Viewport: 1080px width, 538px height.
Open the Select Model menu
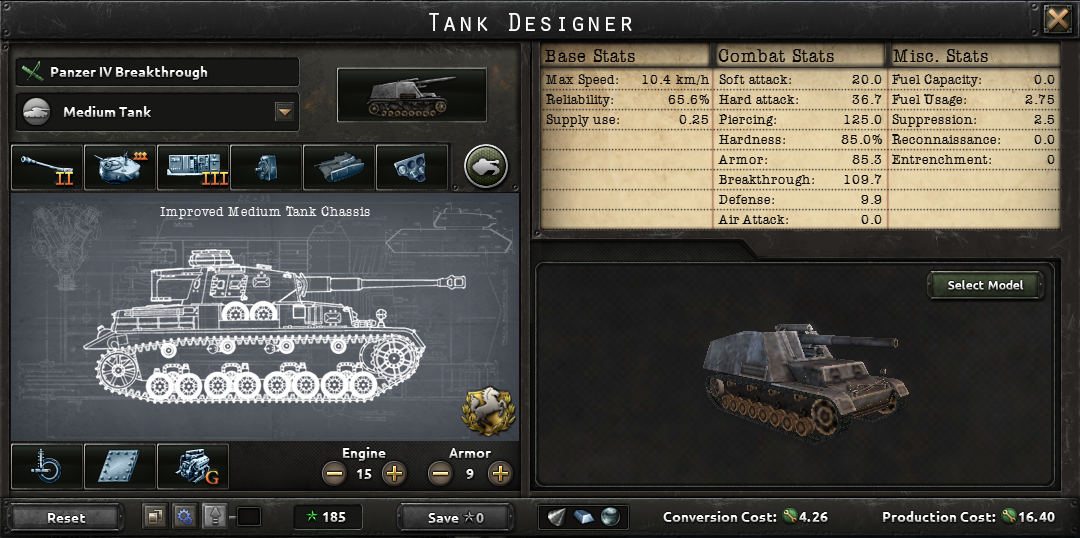pyautogui.click(x=985, y=285)
